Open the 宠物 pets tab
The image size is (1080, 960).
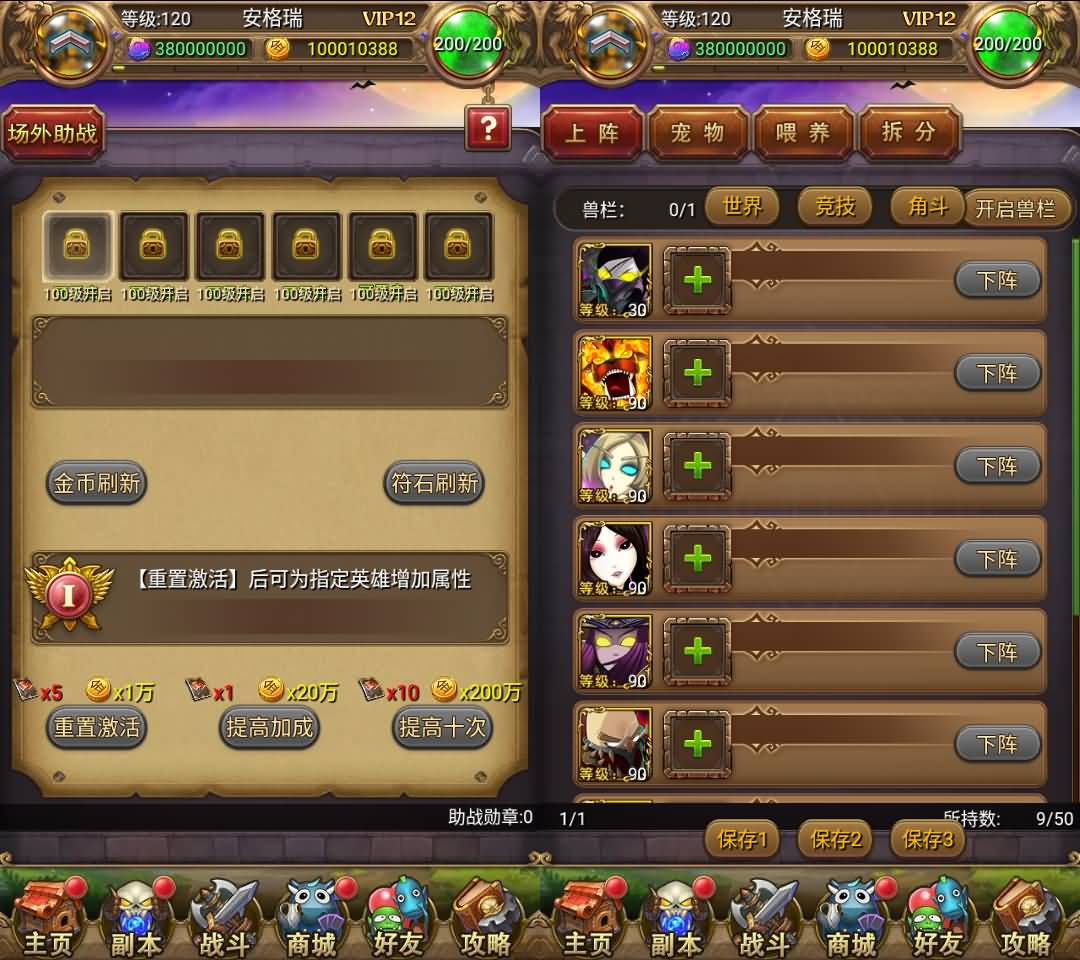pos(698,133)
